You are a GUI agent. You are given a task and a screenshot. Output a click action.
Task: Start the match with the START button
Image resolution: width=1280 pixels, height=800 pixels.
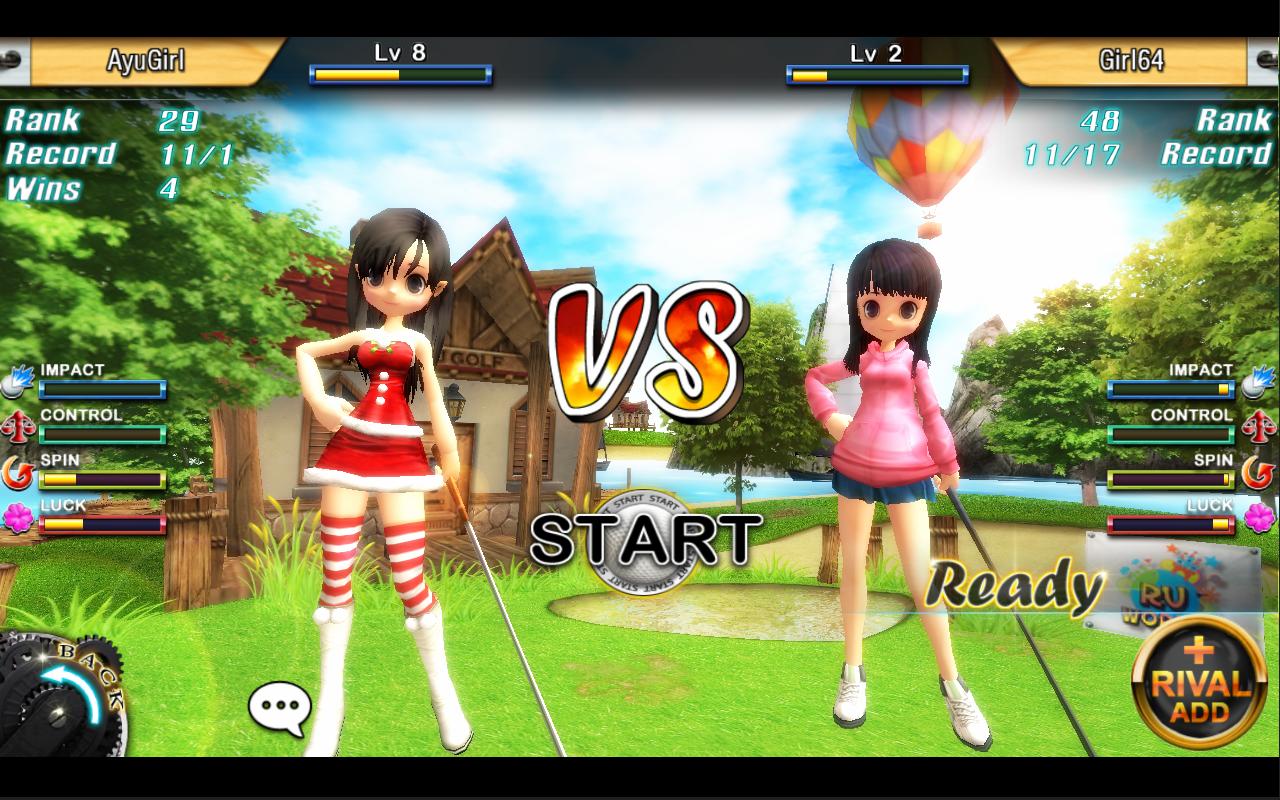(645, 541)
